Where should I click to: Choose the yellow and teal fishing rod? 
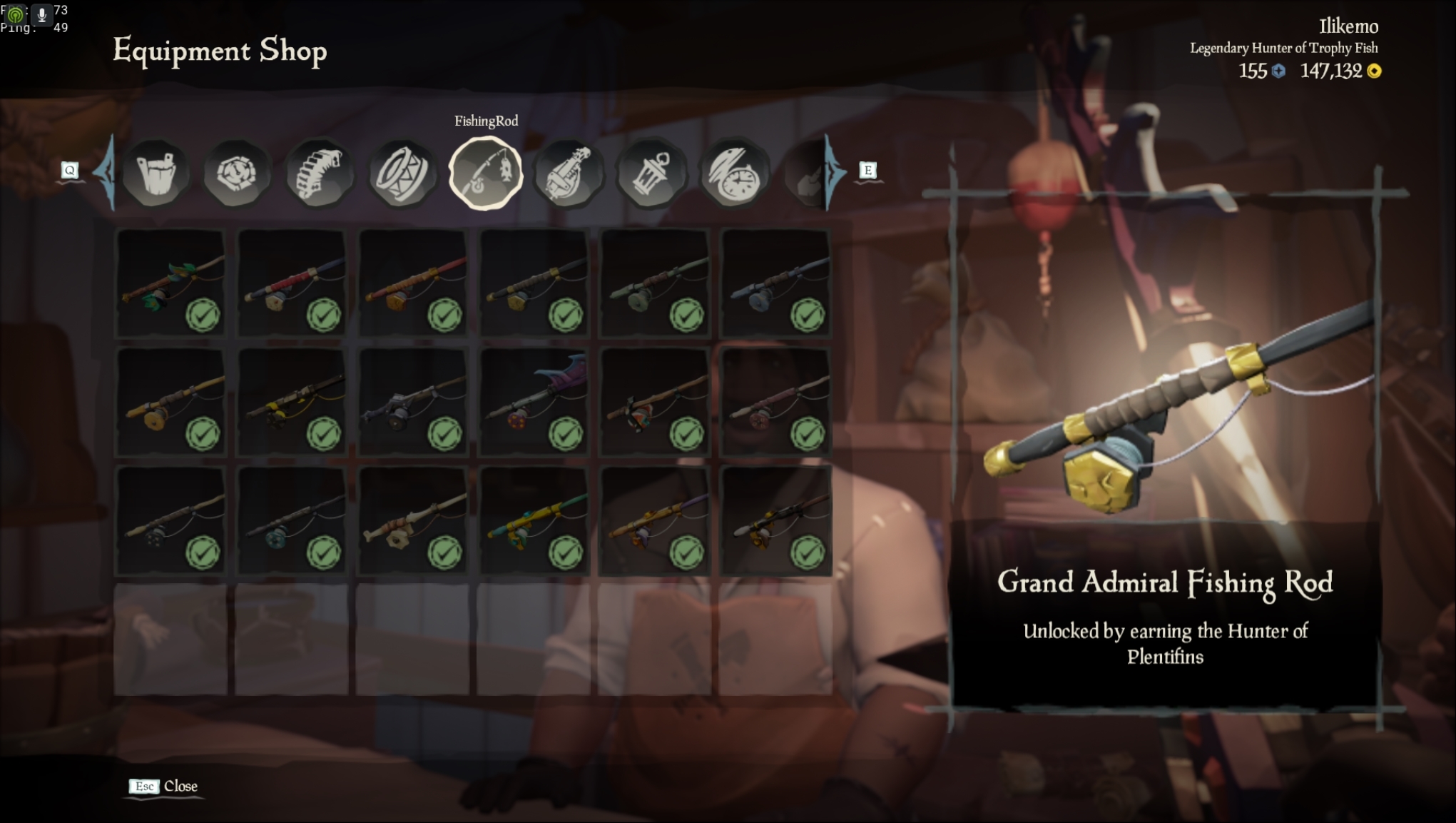pos(534,521)
